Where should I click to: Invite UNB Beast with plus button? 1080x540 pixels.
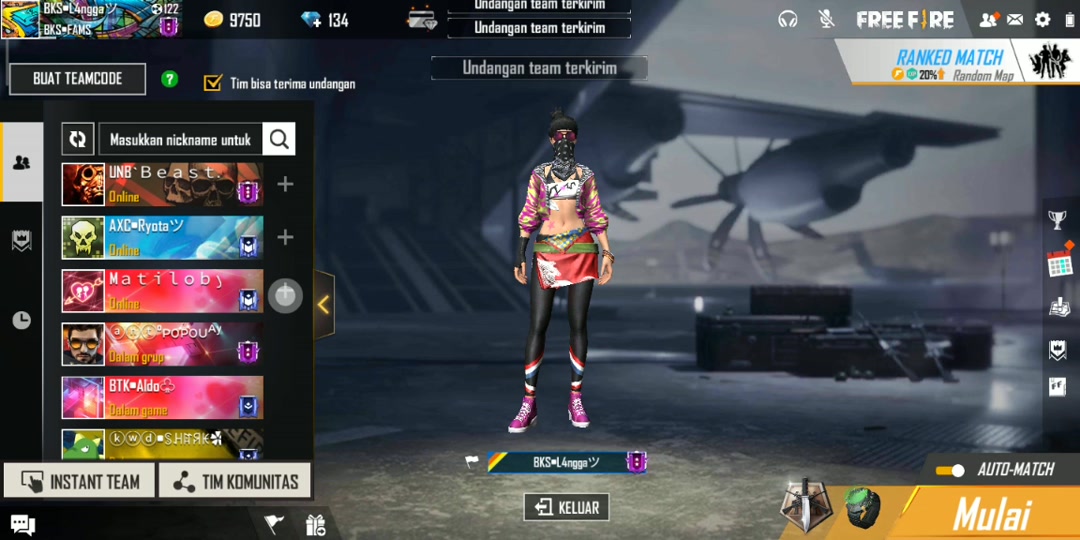(x=285, y=184)
